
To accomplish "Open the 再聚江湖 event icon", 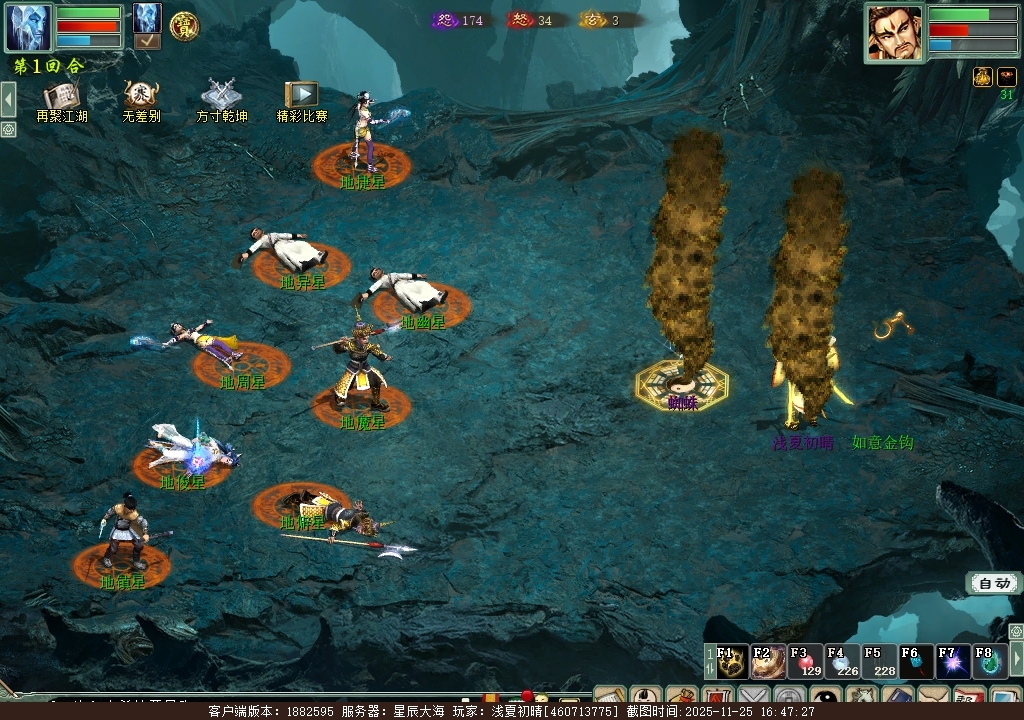I will pyautogui.click(x=61, y=96).
